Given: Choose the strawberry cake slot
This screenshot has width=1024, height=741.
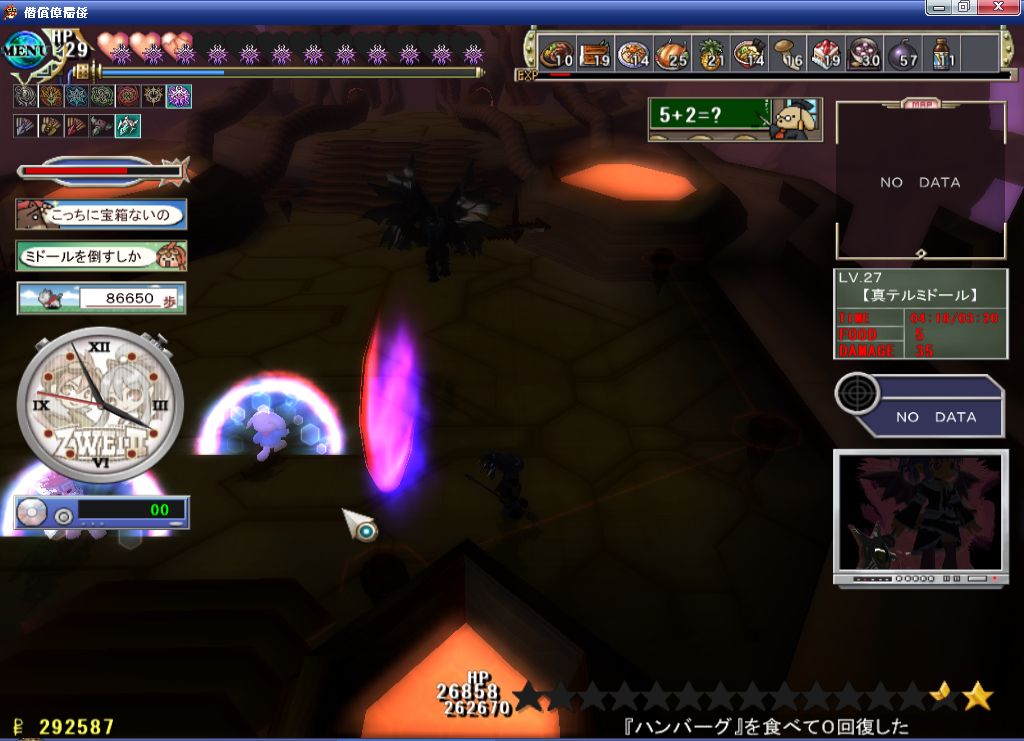Looking at the screenshot, I should pos(826,54).
